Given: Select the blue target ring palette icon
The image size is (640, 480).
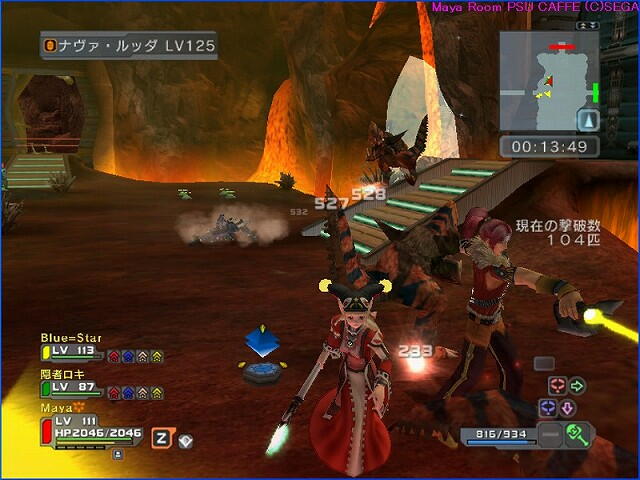Looking at the screenshot, I should click(547, 408).
